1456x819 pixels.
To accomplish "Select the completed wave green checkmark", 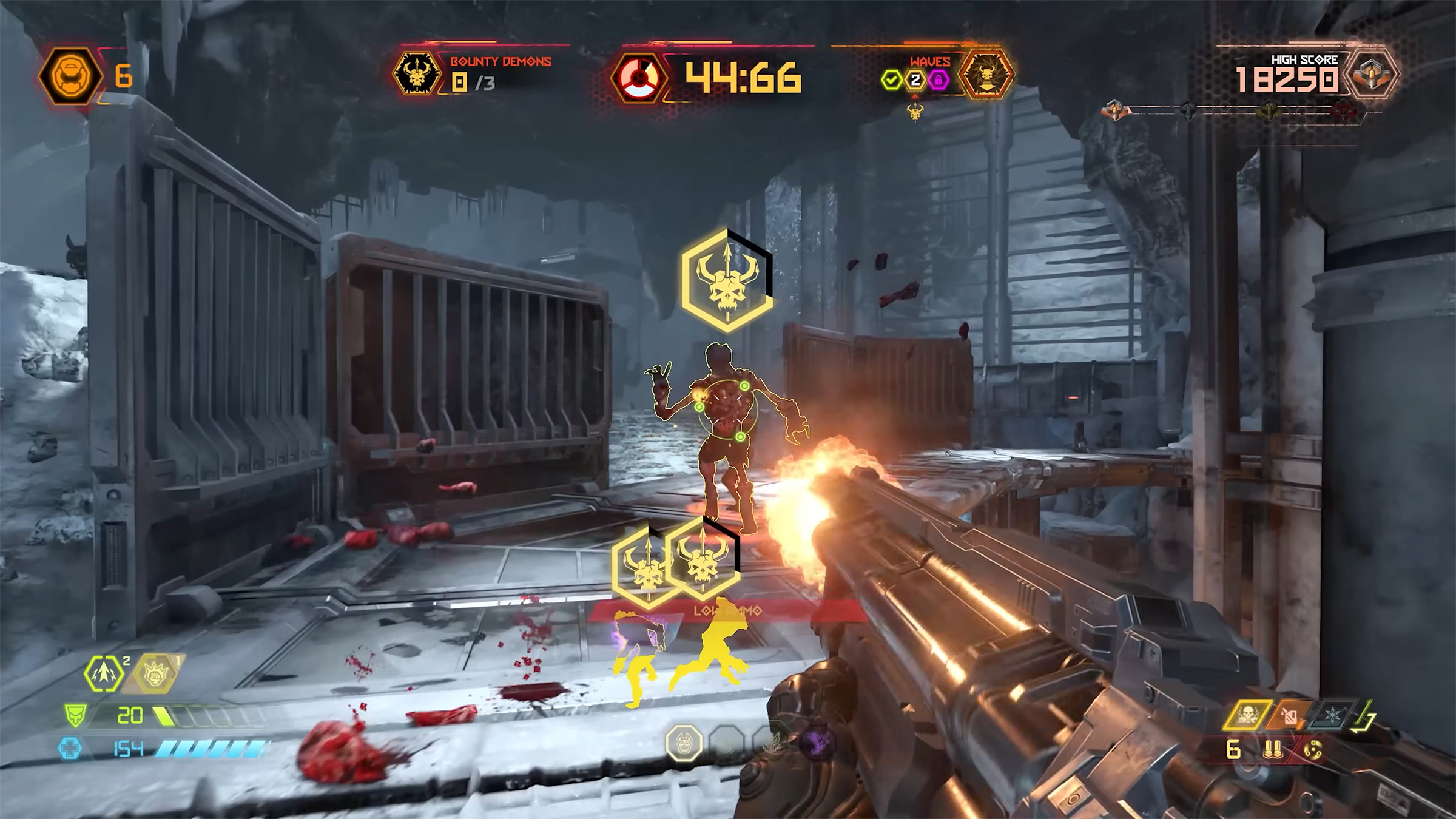I will (892, 79).
